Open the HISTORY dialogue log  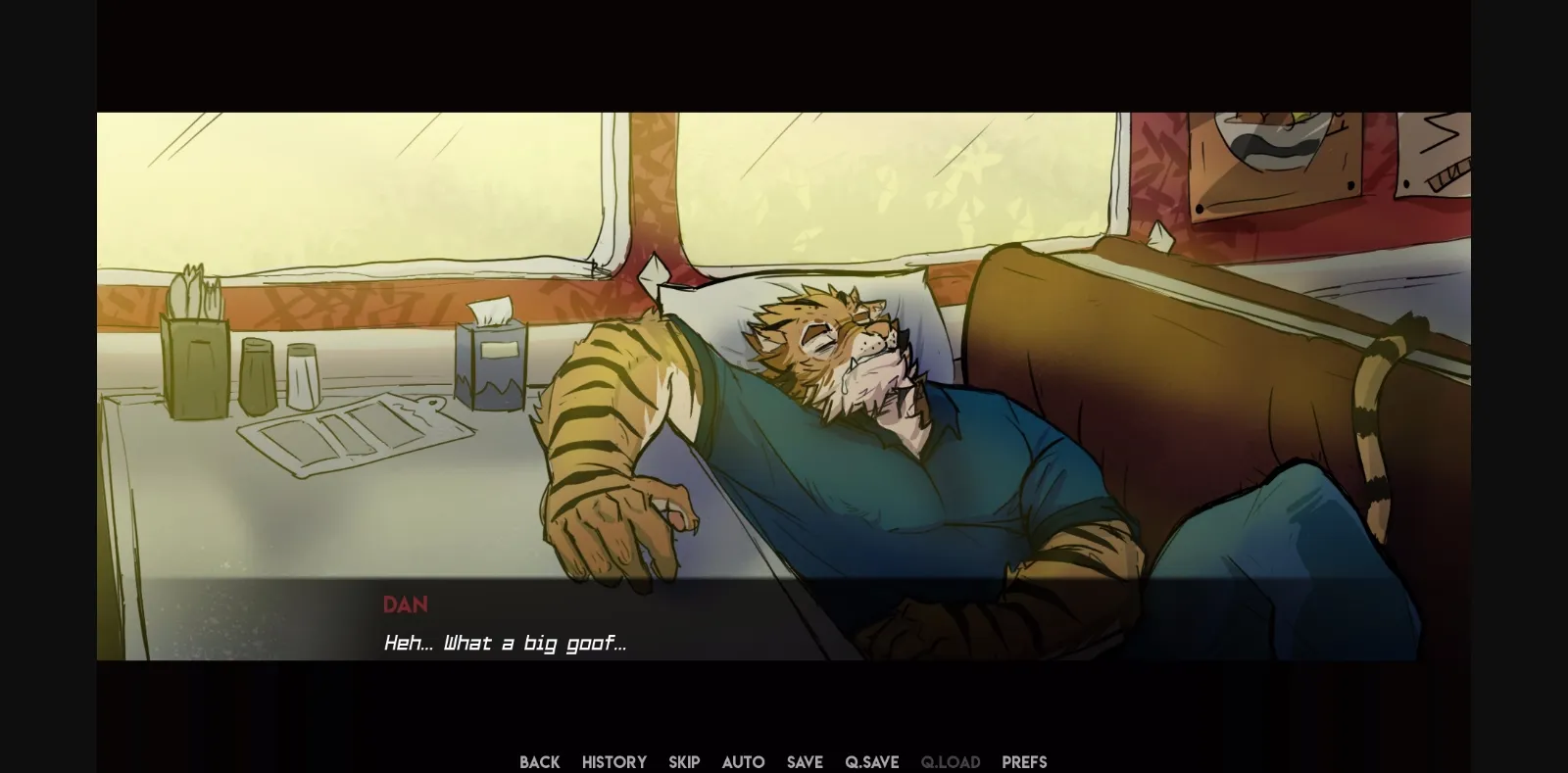coord(613,761)
